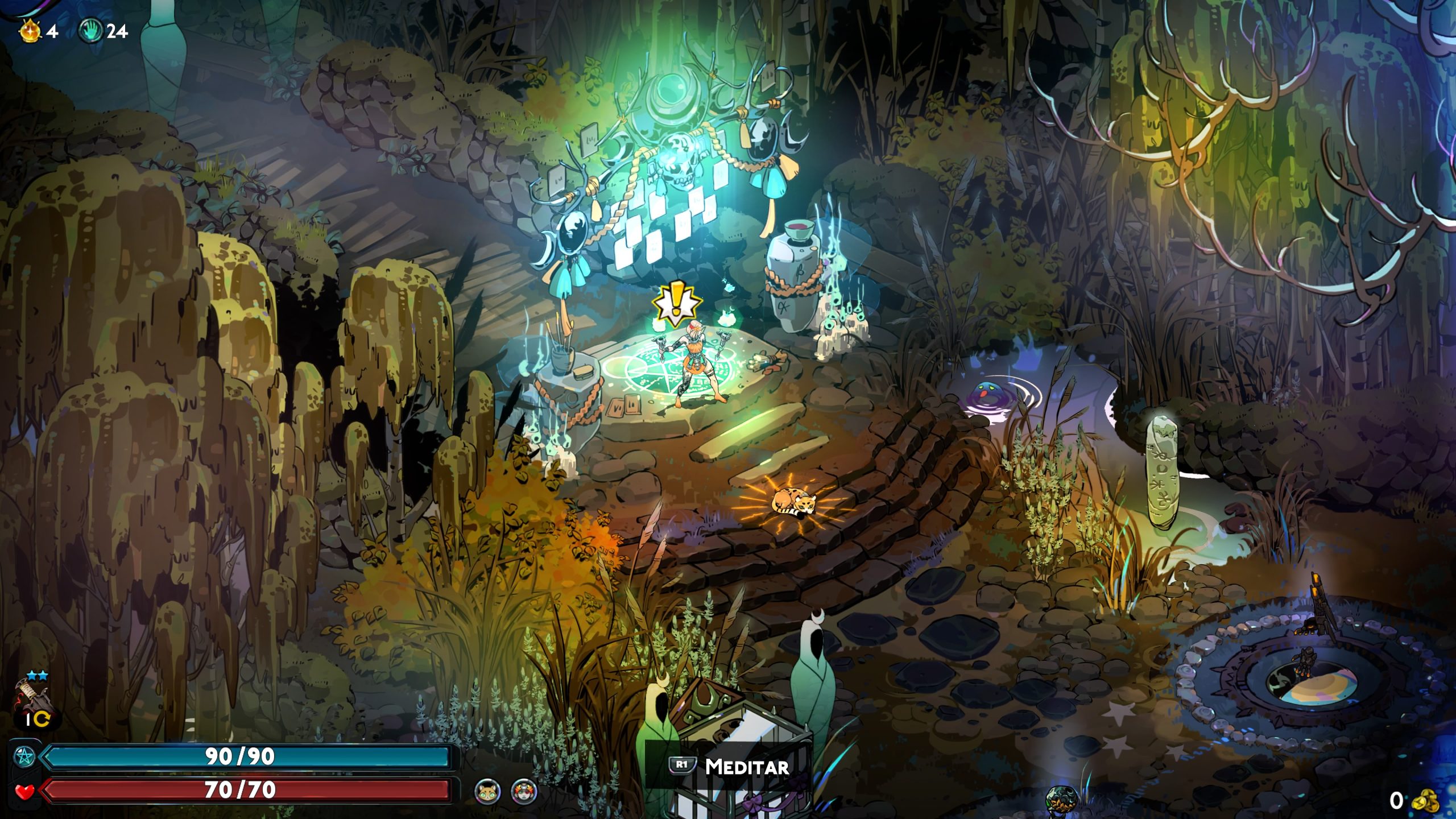Click the gold coins currency icon
Viewport: 1456px width, 819px height.
(1425, 801)
